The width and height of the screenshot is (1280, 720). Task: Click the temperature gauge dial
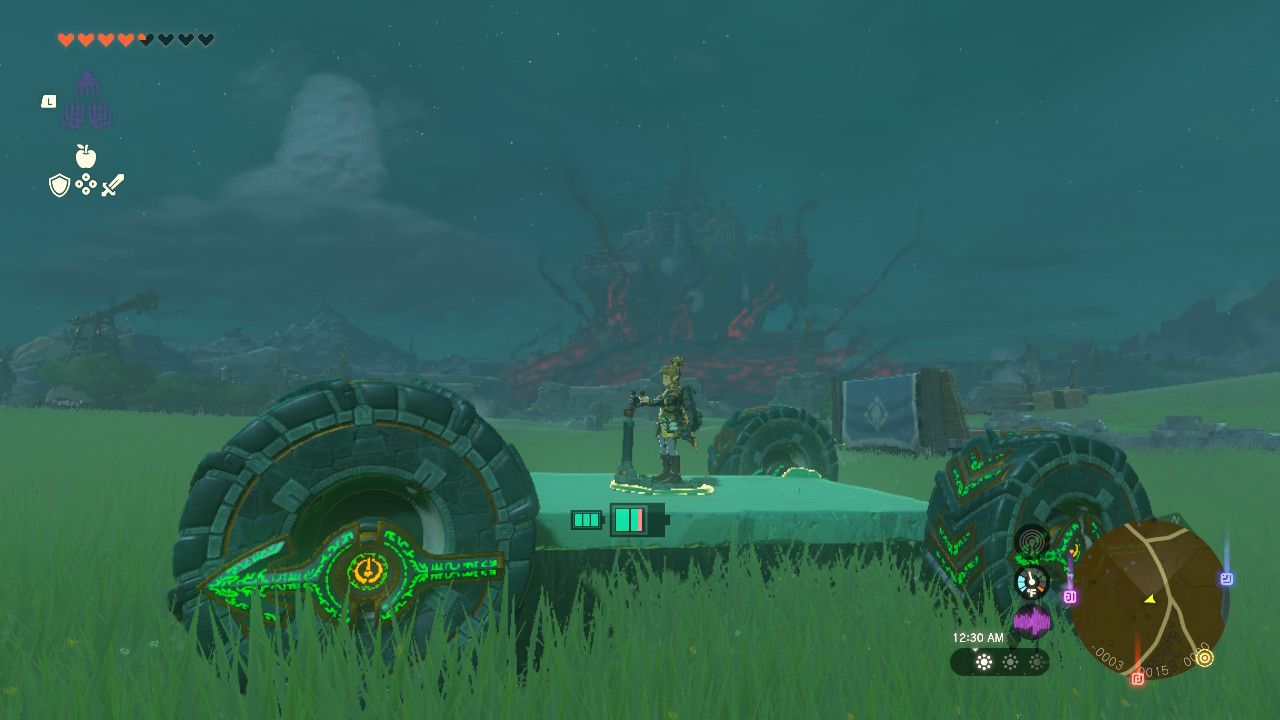[1031, 580]
